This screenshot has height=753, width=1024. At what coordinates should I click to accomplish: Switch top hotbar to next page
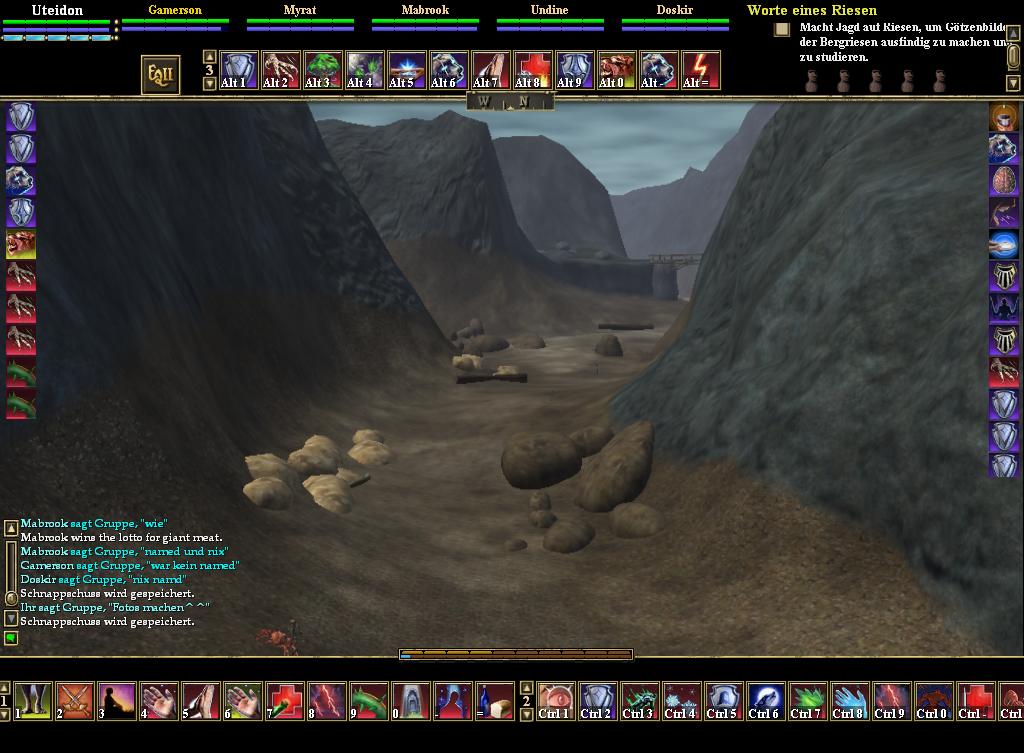click(209, 84)
